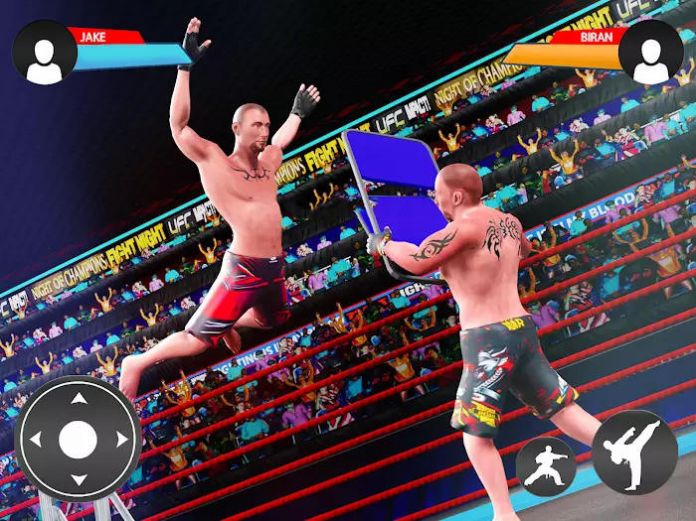Click Biran's opponent avatar icon
Screen dimensions: 696x521
[651, 53]
